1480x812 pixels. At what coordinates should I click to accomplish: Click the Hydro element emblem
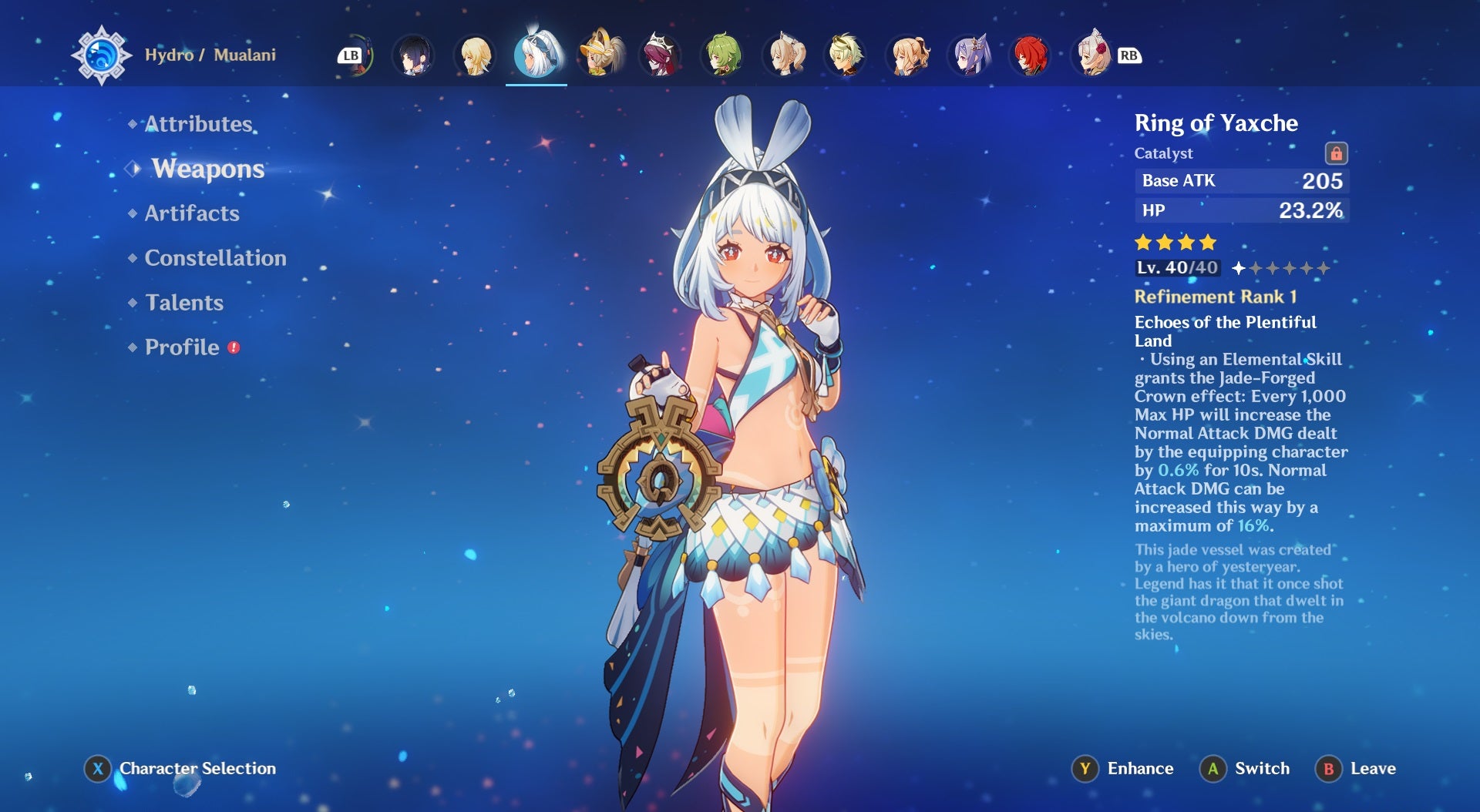tap(101, 54)
